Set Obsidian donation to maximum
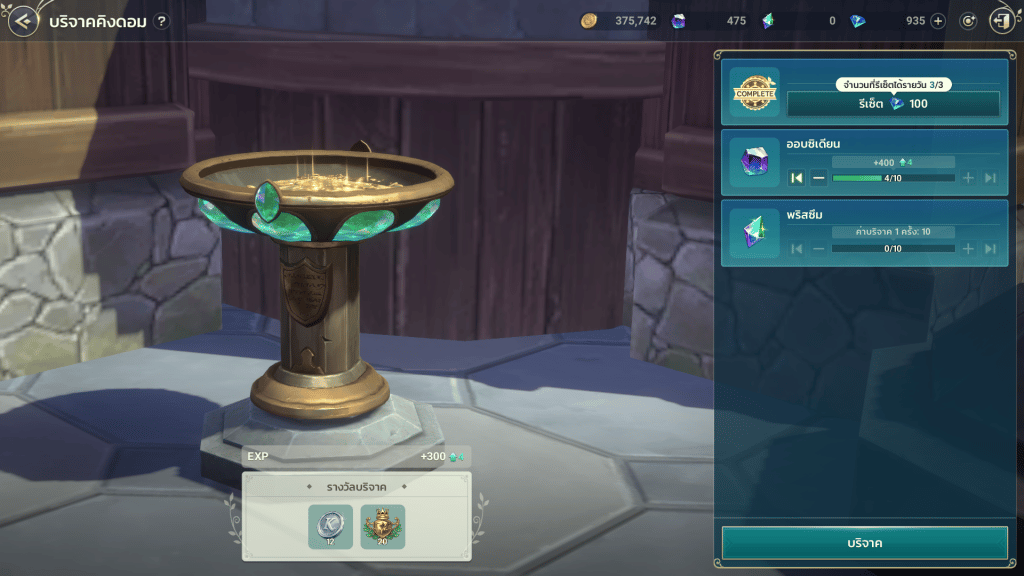Screen dimensions: 1024x576 pyautogui.click(x=990, y=178)
